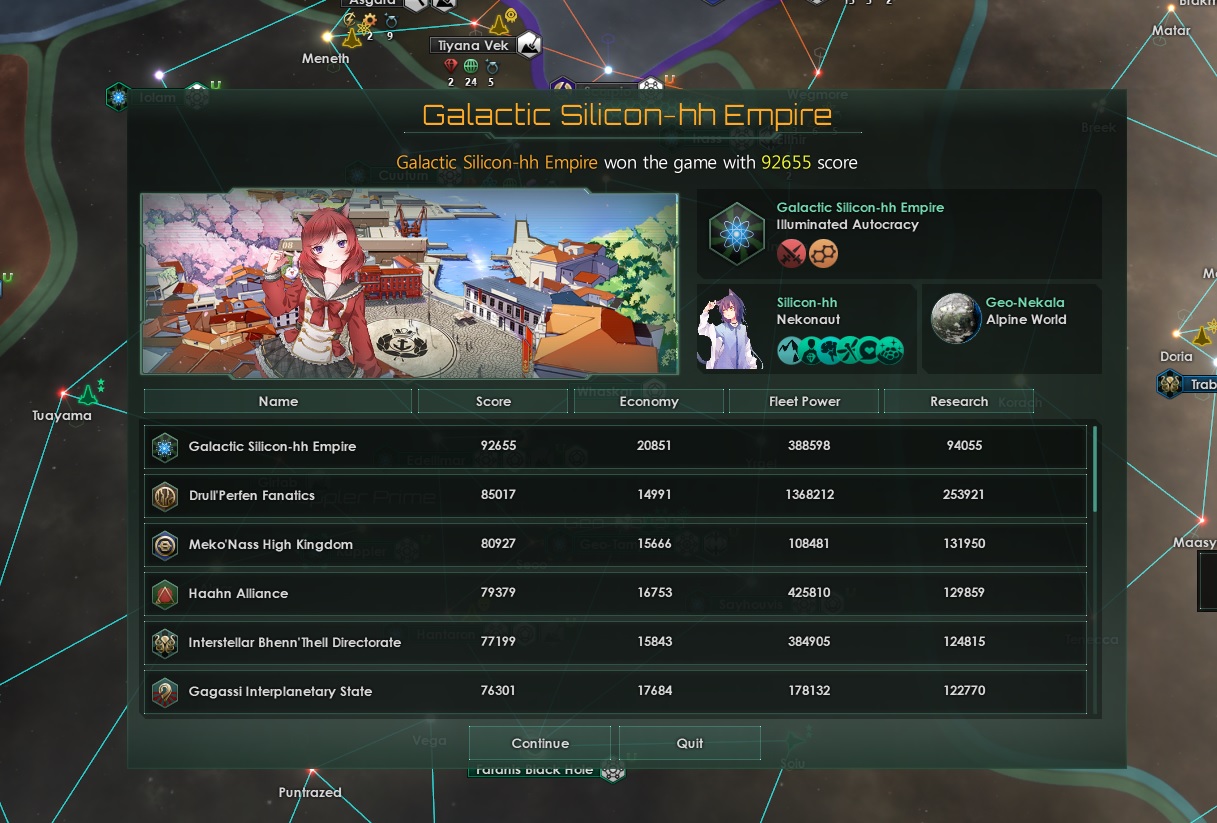Click the orange honeycomb ethic icon

tap(824, 253)
